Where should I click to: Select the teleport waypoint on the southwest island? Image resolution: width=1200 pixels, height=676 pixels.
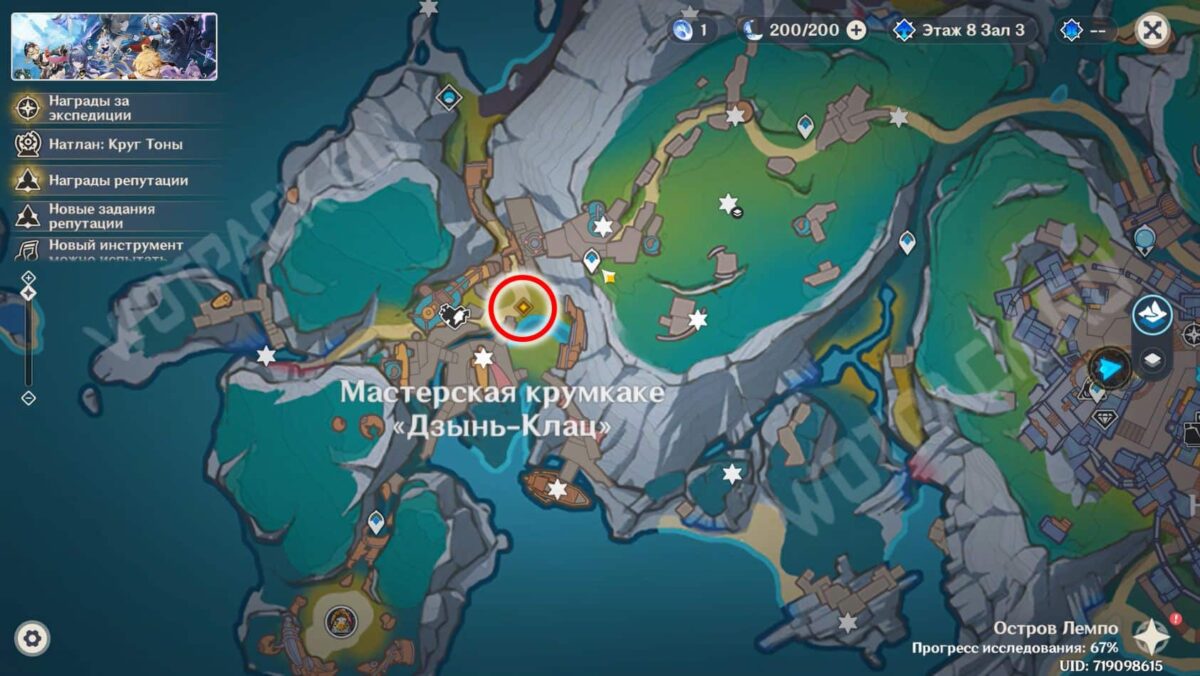(x=376, y=520)
